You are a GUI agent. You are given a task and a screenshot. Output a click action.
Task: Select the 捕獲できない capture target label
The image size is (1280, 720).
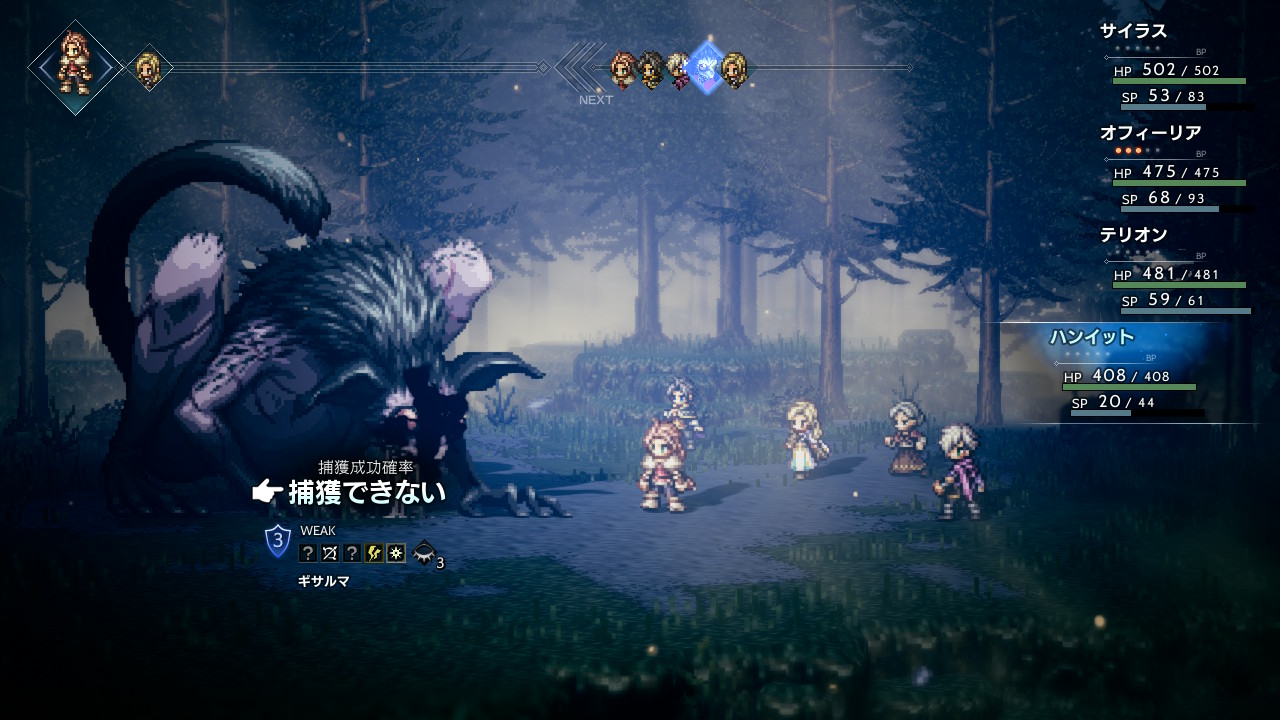[x=366, y=492]
